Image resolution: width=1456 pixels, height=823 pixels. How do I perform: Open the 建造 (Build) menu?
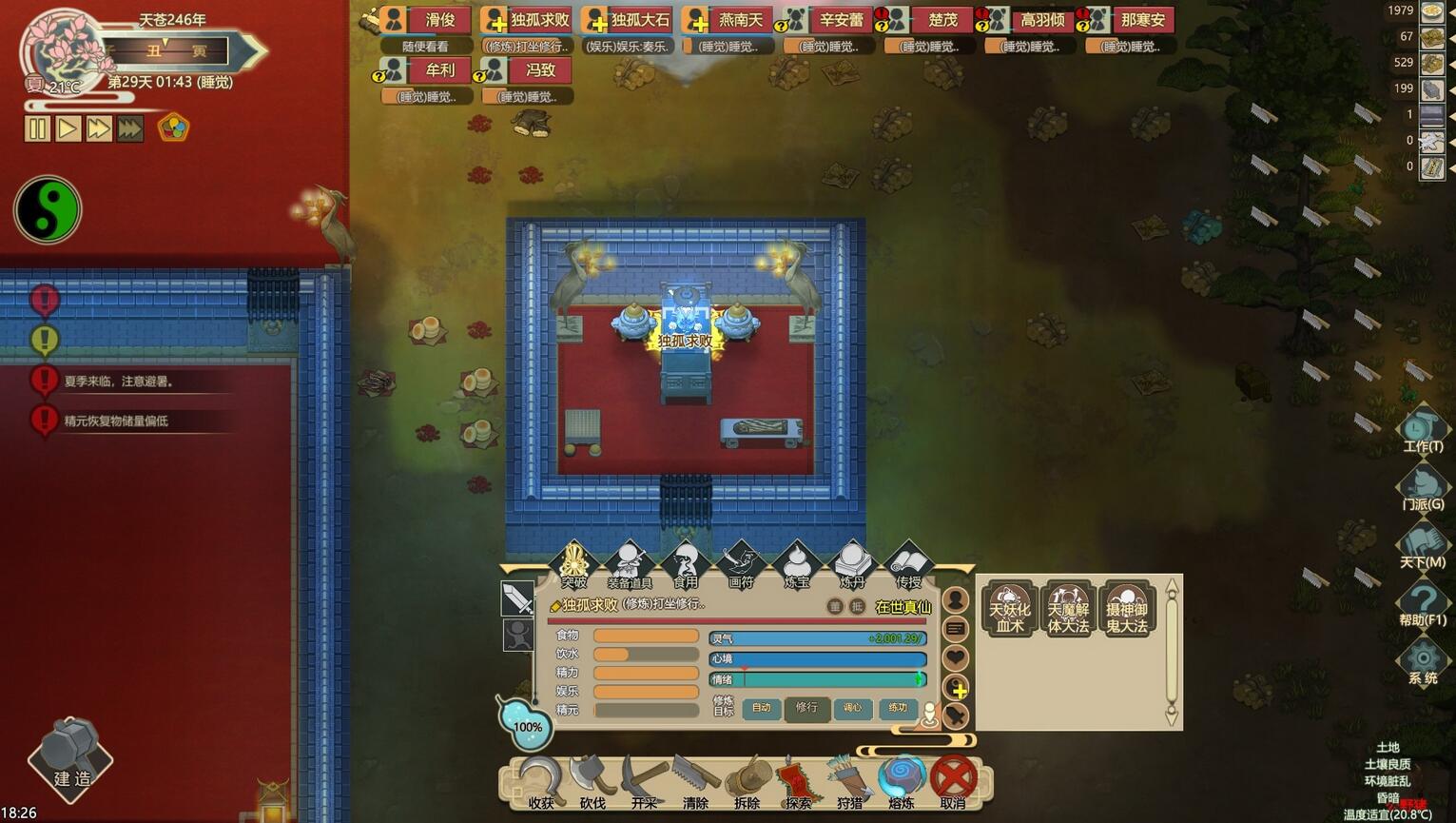[x=71, y=759]
